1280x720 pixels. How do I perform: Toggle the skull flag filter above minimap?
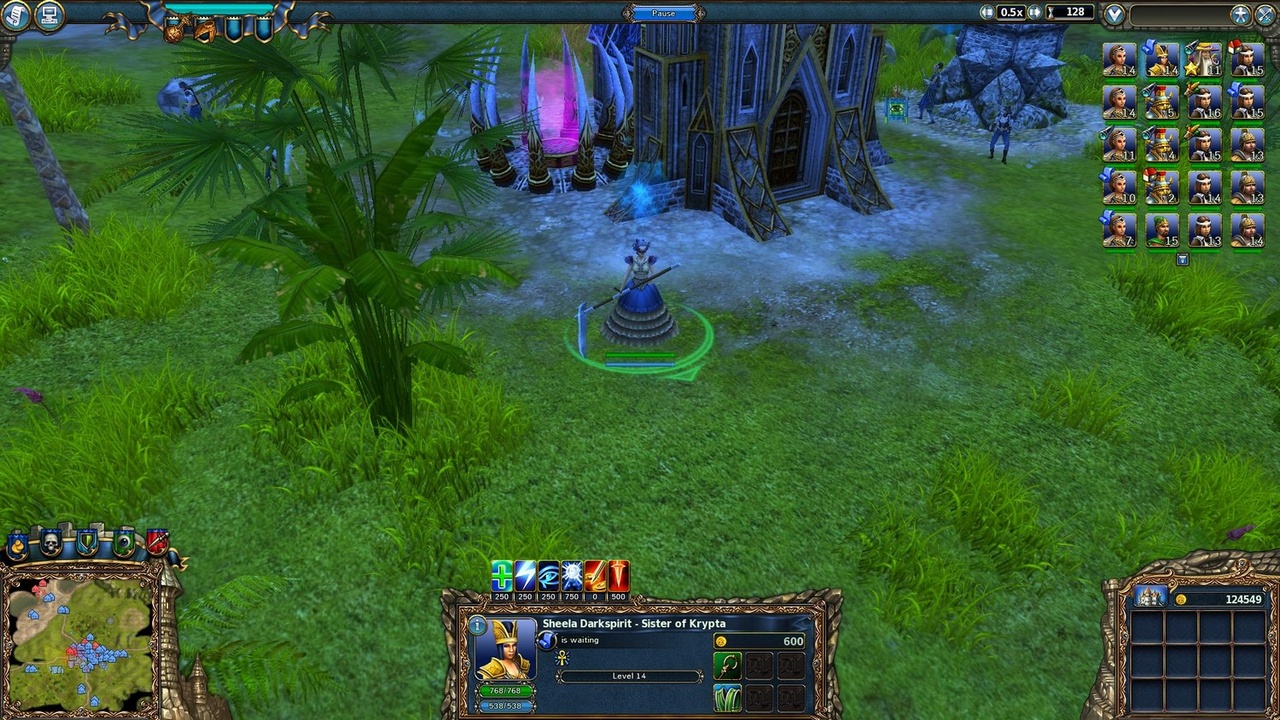coord(50,542)
